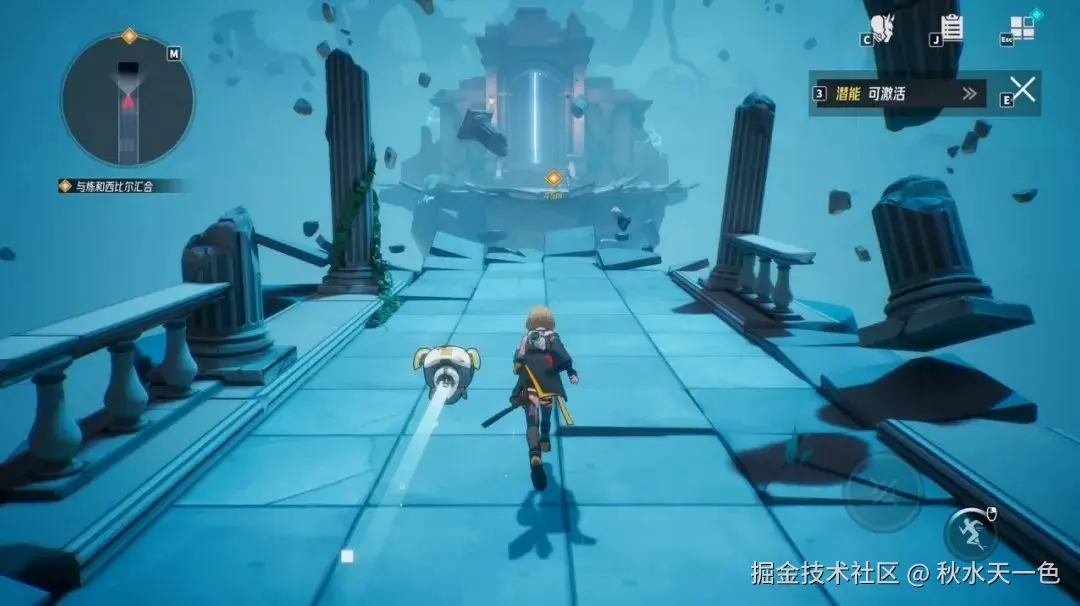
Task: Open the quest log clipboard icon
Action: [x=952, y=27]
